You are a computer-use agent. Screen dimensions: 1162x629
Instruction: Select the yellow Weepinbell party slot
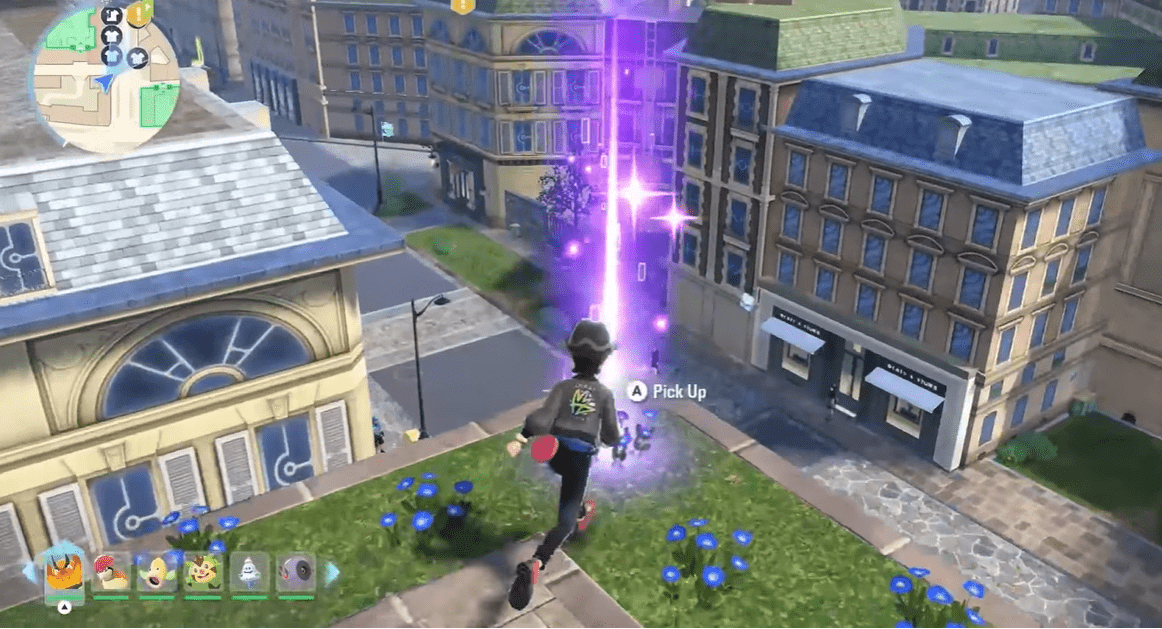(x=157, y=573)
